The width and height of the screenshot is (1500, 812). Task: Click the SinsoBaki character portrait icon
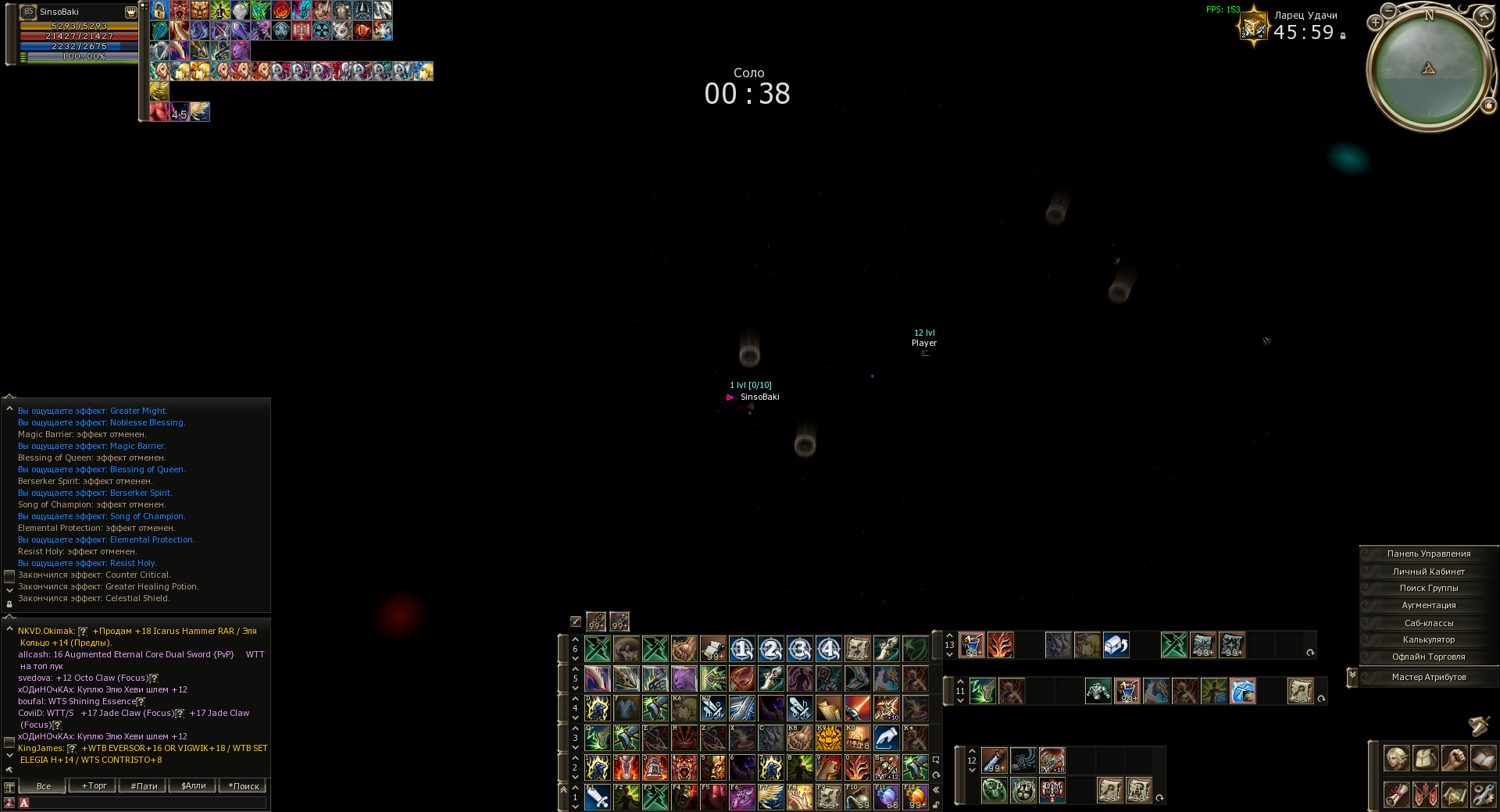click(28, 12)
